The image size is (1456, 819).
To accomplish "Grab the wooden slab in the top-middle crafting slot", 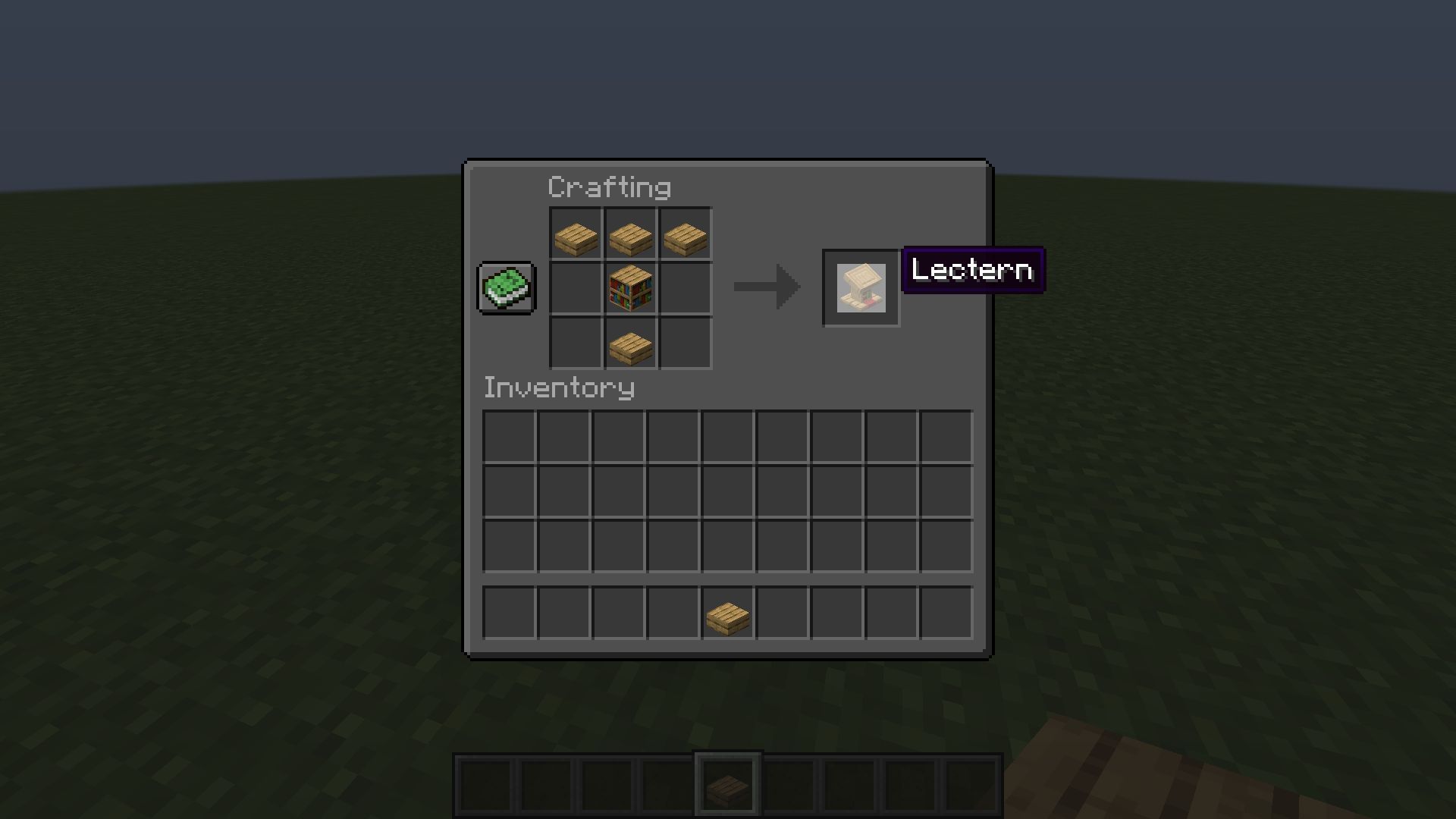I will coord(630,234).
